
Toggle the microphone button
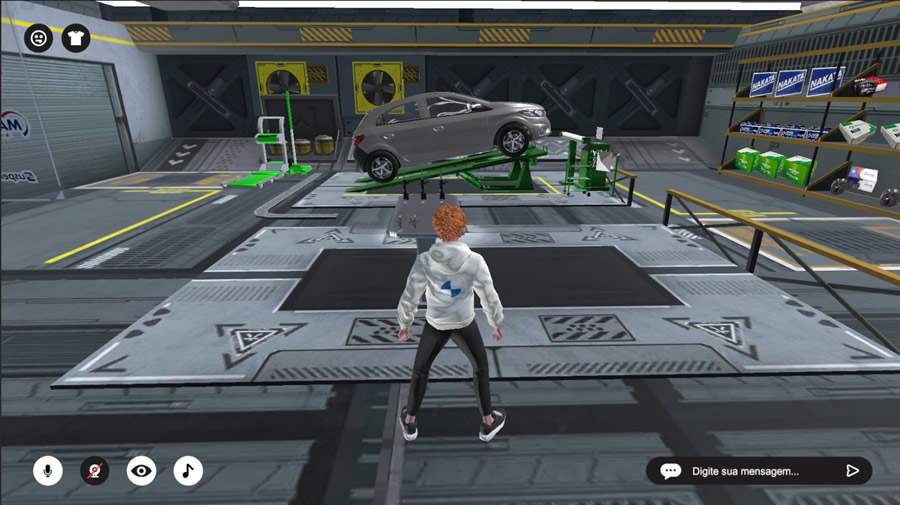[x=47, y=470]
